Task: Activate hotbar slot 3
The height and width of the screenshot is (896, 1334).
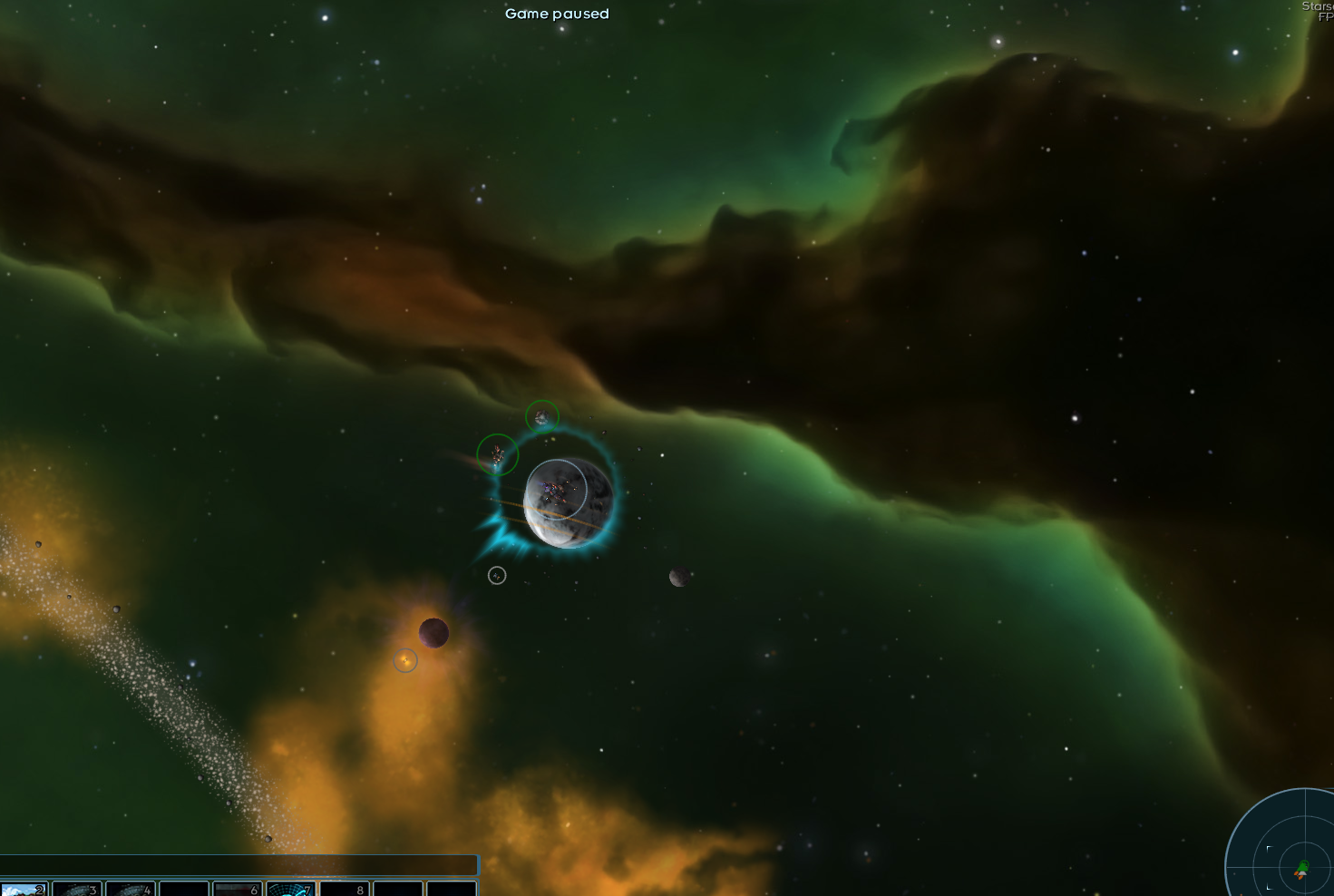Action: pyautogui.click(x=77, y=890)
